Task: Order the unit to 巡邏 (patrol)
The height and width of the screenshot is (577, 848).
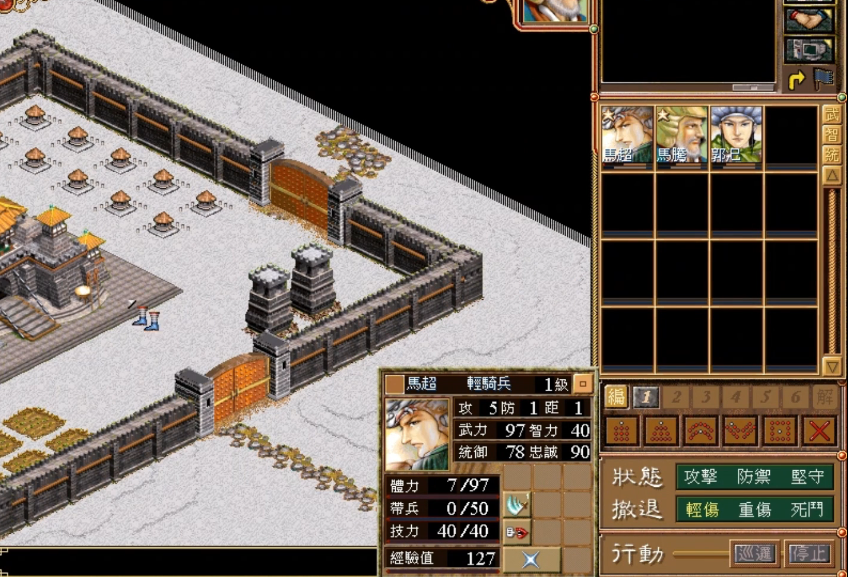Action: point(753,552)
